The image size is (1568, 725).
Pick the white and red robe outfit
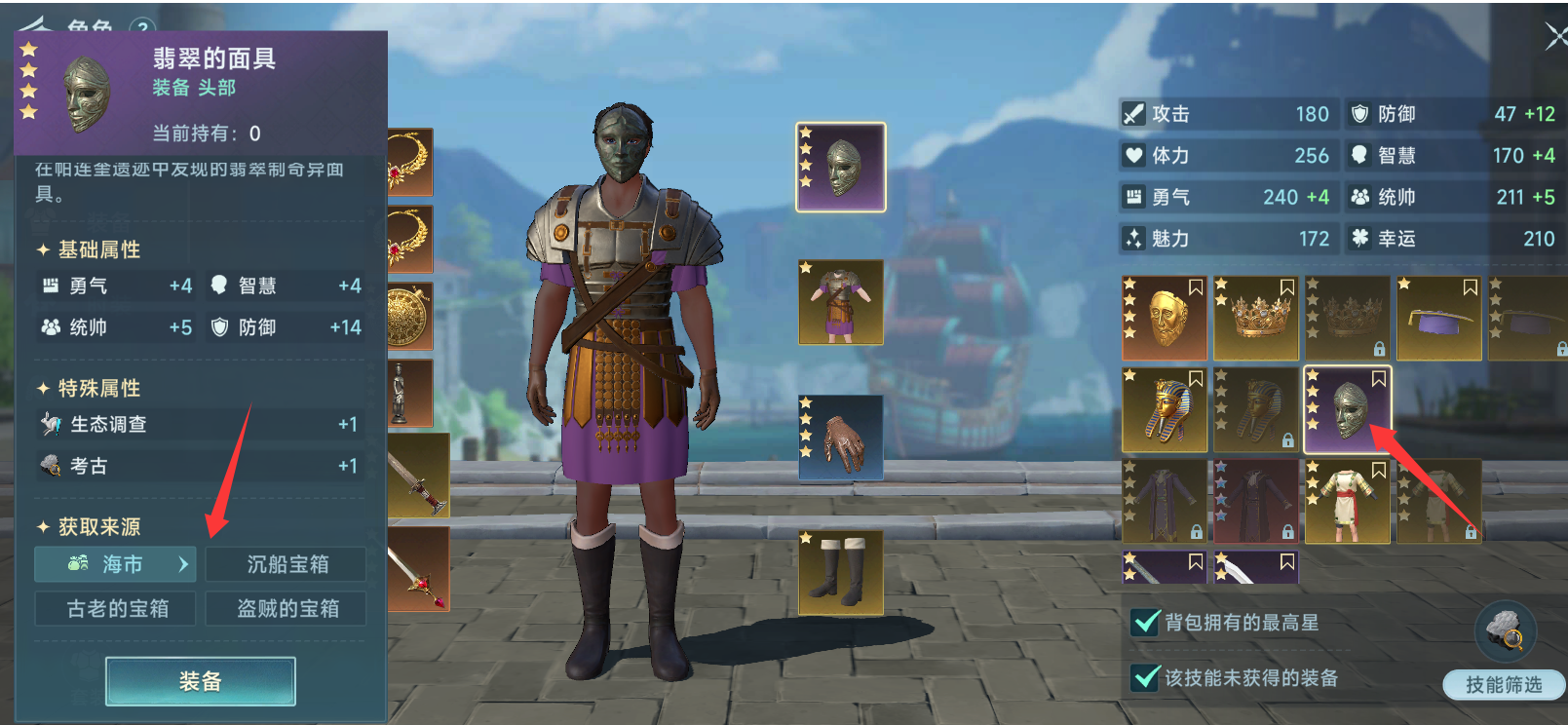click(x=1348, y=501)
